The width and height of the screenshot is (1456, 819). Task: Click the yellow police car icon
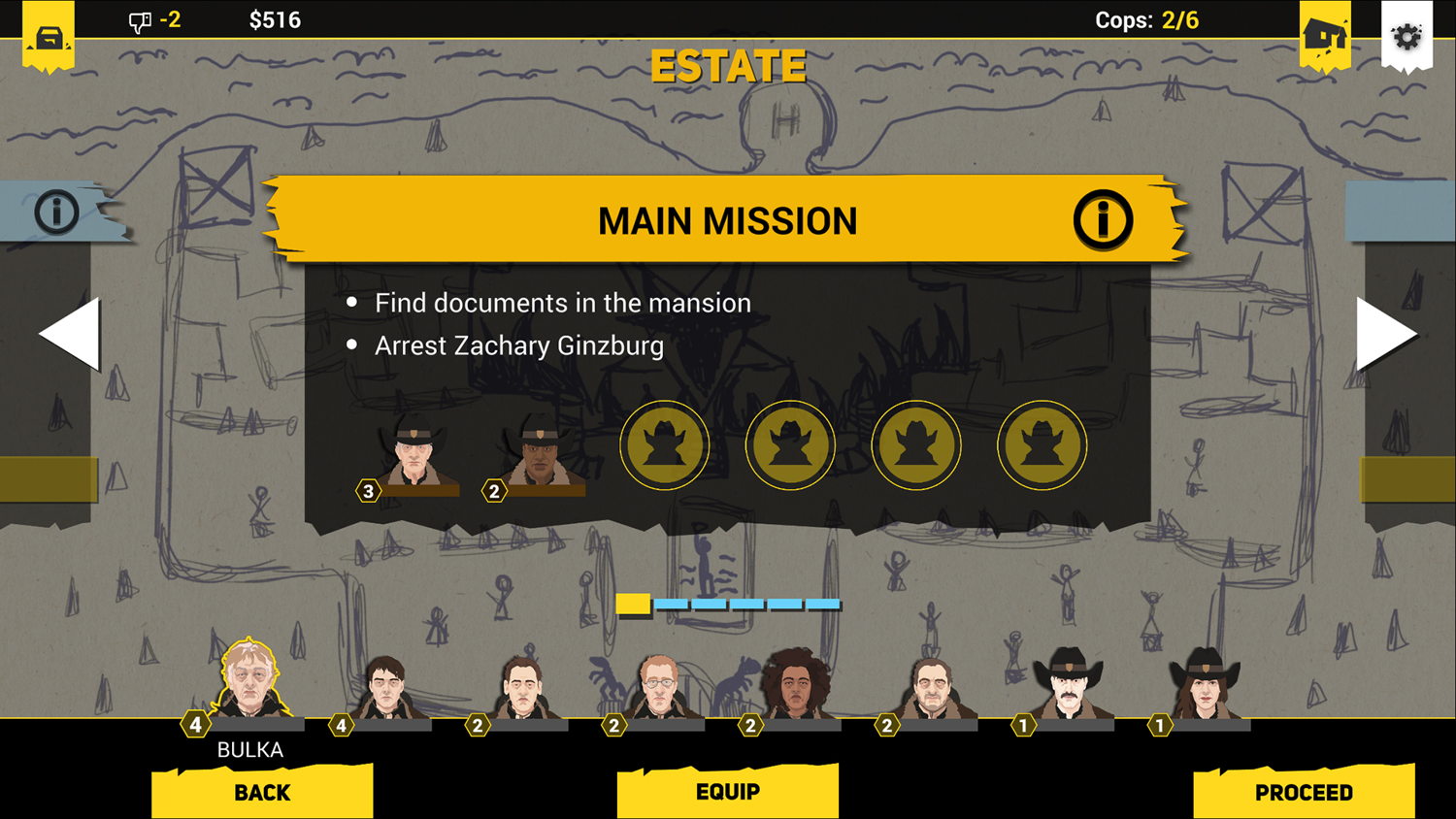click(49, 38)
